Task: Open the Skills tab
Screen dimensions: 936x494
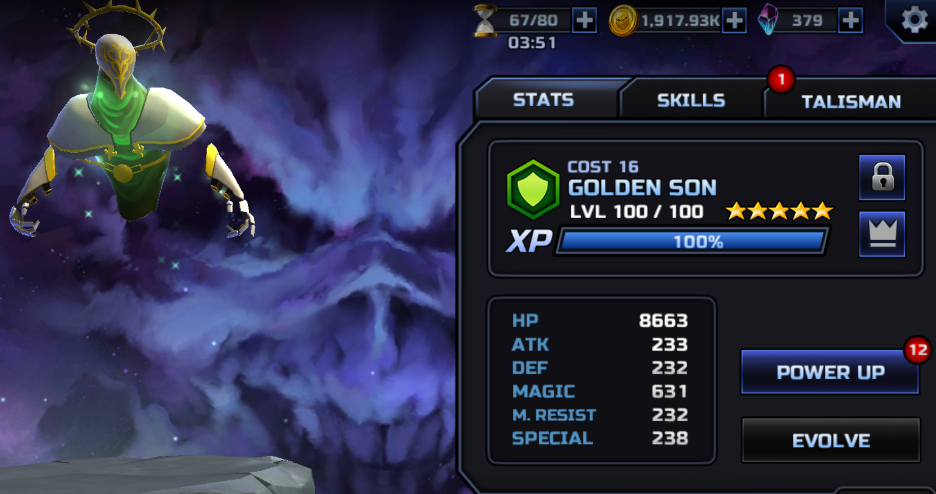Action: (690, 100)
